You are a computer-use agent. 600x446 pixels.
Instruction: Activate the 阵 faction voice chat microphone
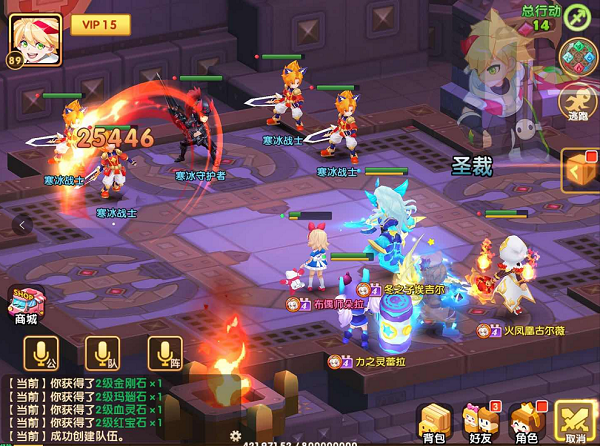click(x=163, y=354)
